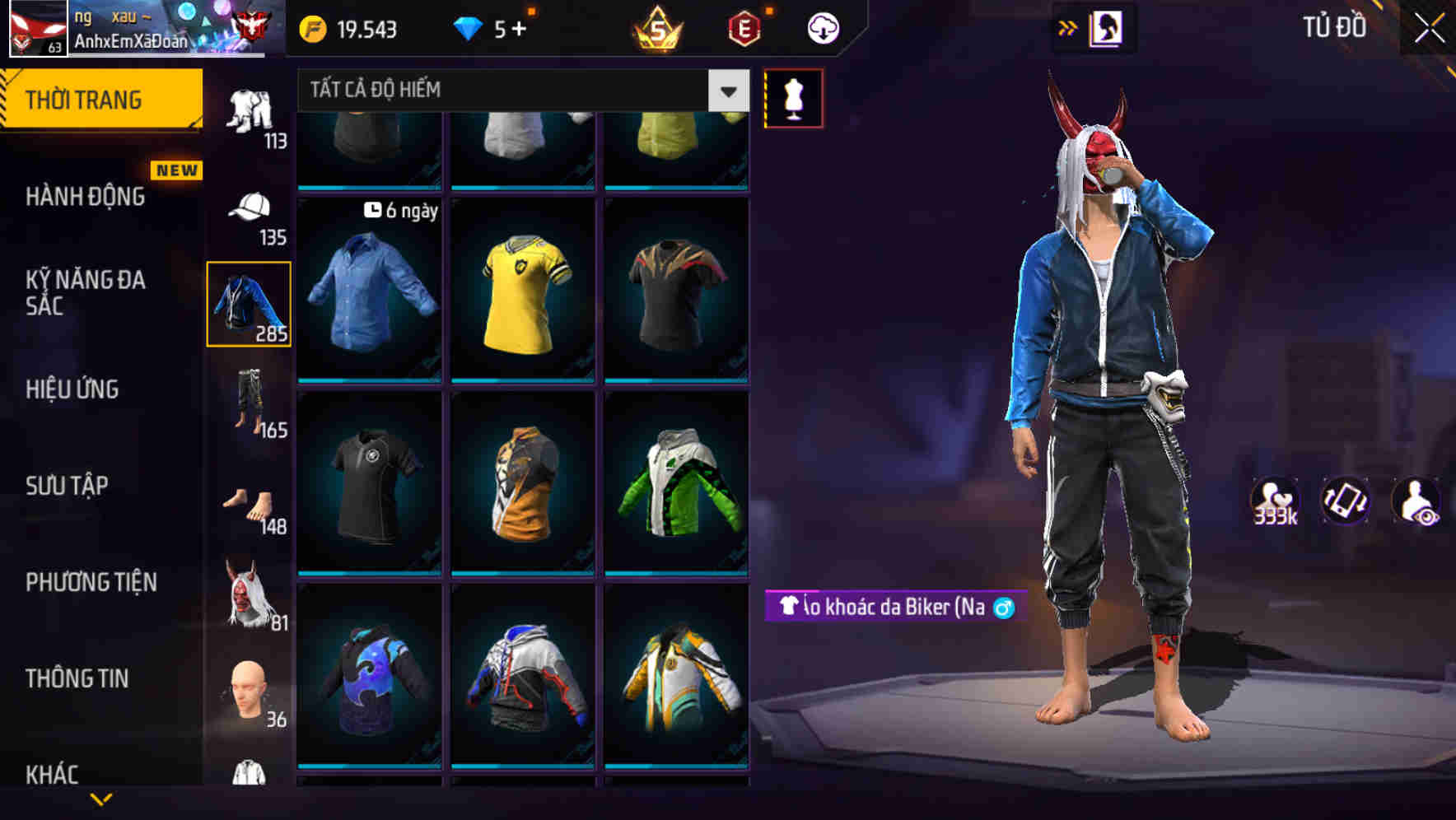
Task: Select the jacket category currently highlighted
Action: (x=248, y=306)
